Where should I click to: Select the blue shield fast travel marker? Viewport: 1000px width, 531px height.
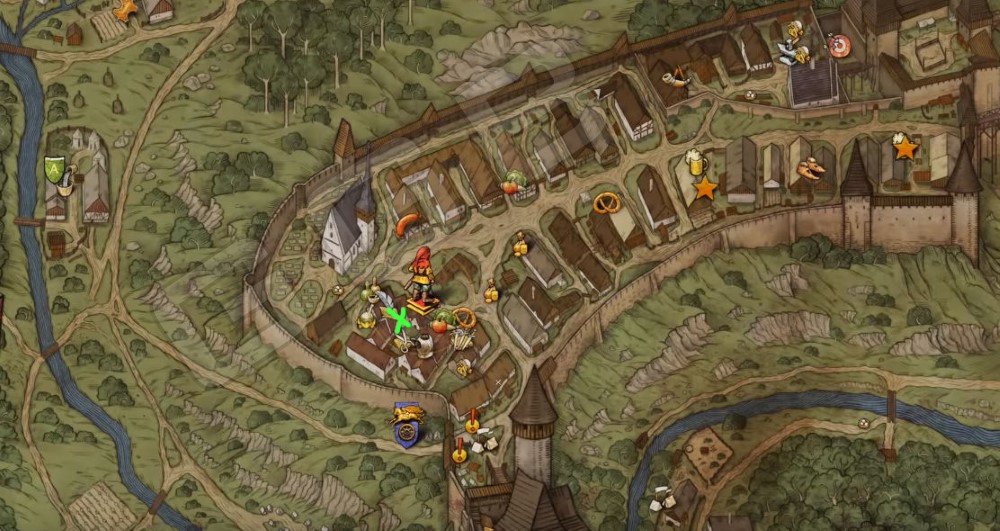pos(407,424)
